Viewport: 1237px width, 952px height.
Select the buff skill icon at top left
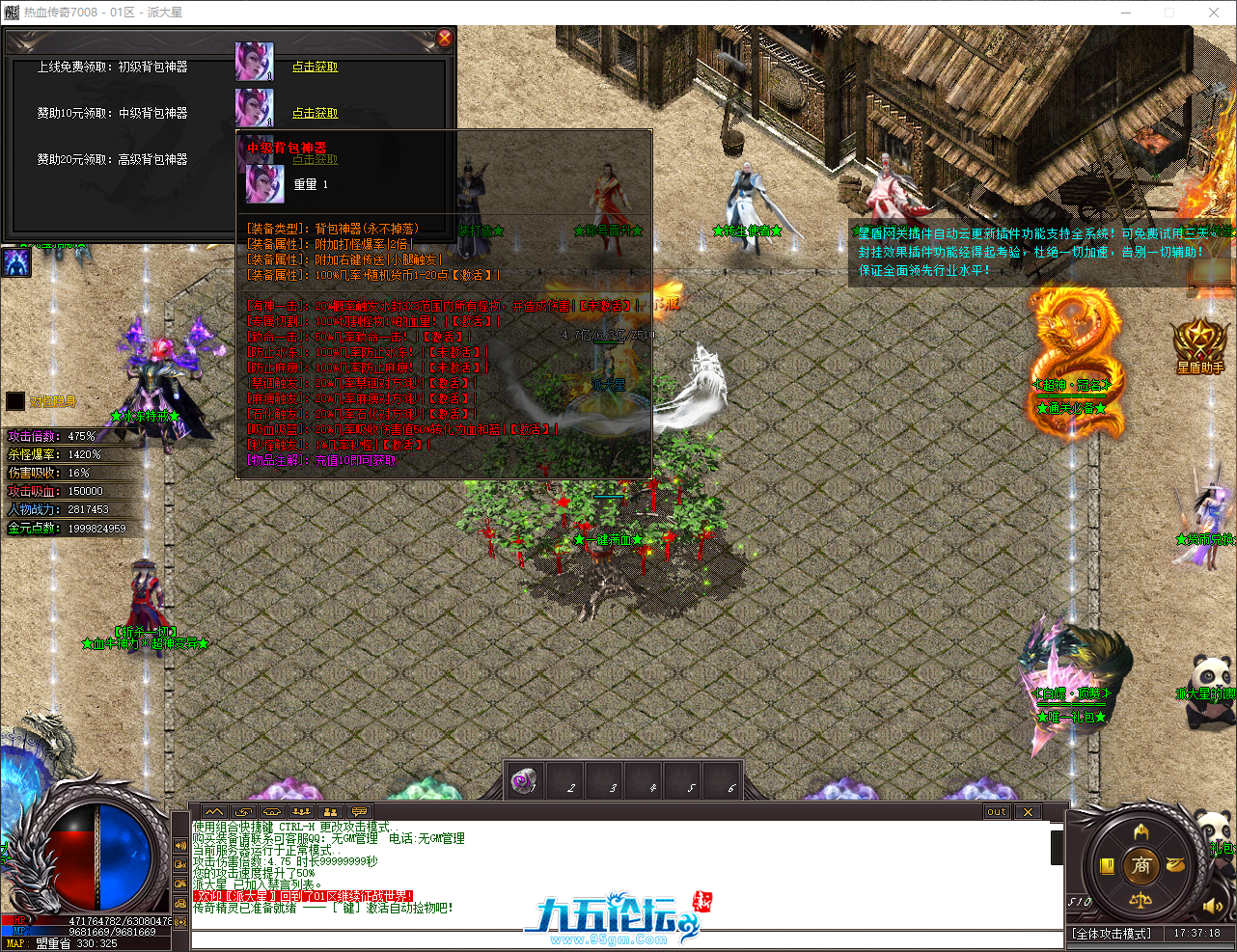click(x=16, y=262)
